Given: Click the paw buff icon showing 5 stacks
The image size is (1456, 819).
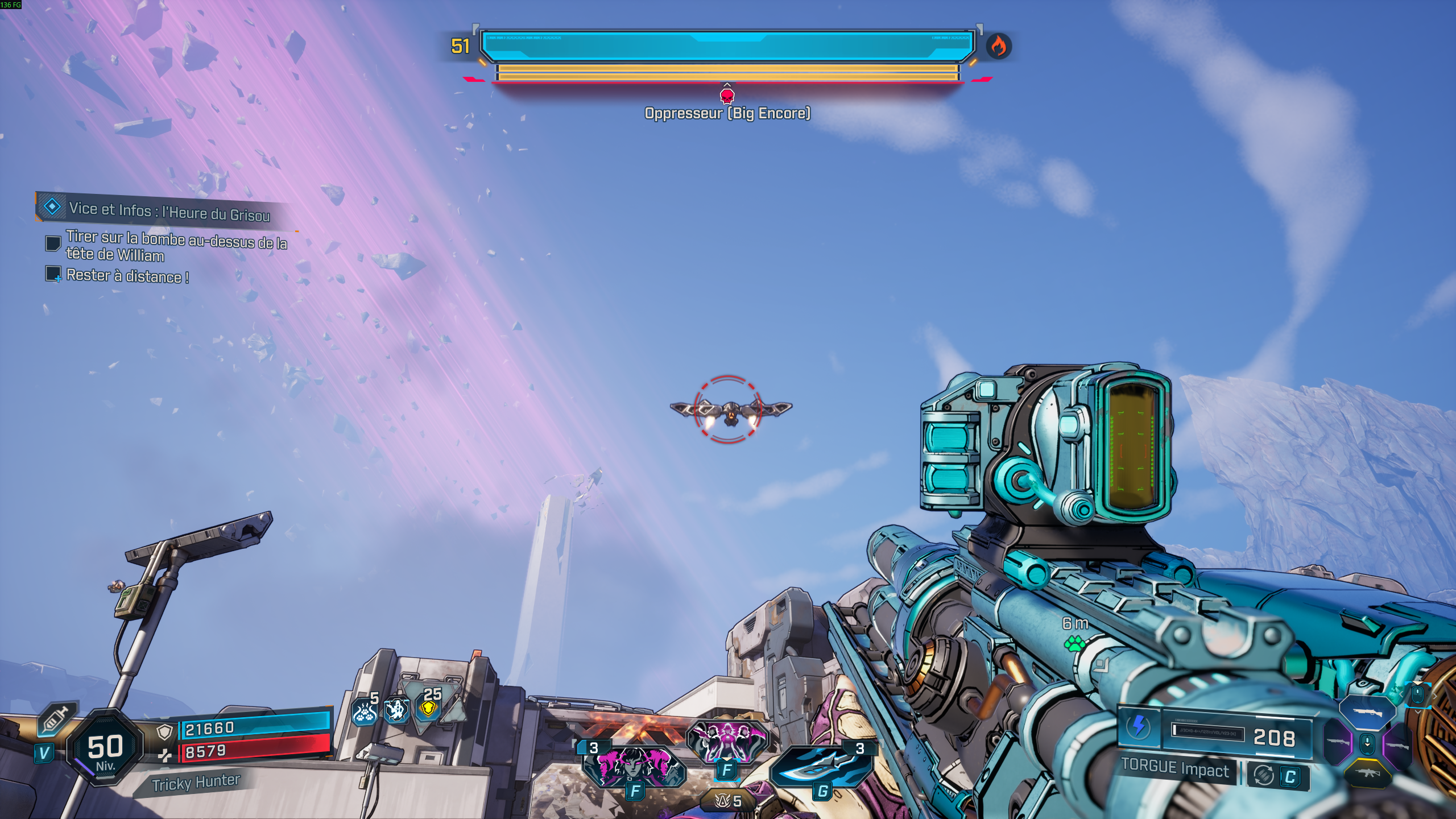Looking at the screenshot, I should coord(364,712).
